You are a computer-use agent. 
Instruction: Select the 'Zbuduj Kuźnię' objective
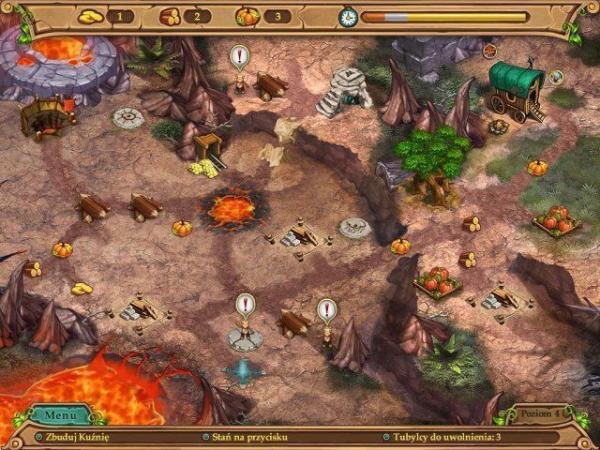78,437
